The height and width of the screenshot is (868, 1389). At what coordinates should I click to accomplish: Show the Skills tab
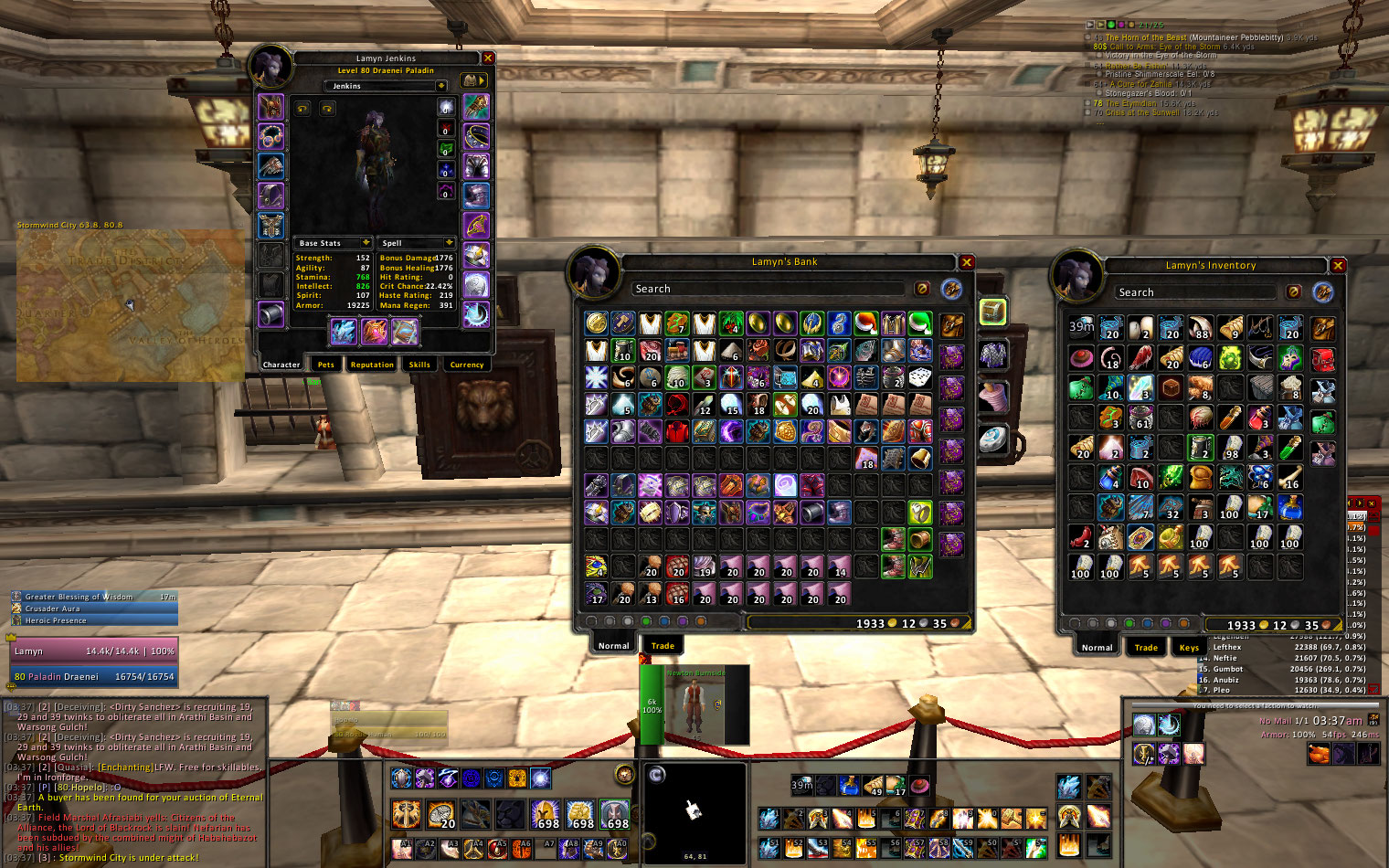[419, 365]
